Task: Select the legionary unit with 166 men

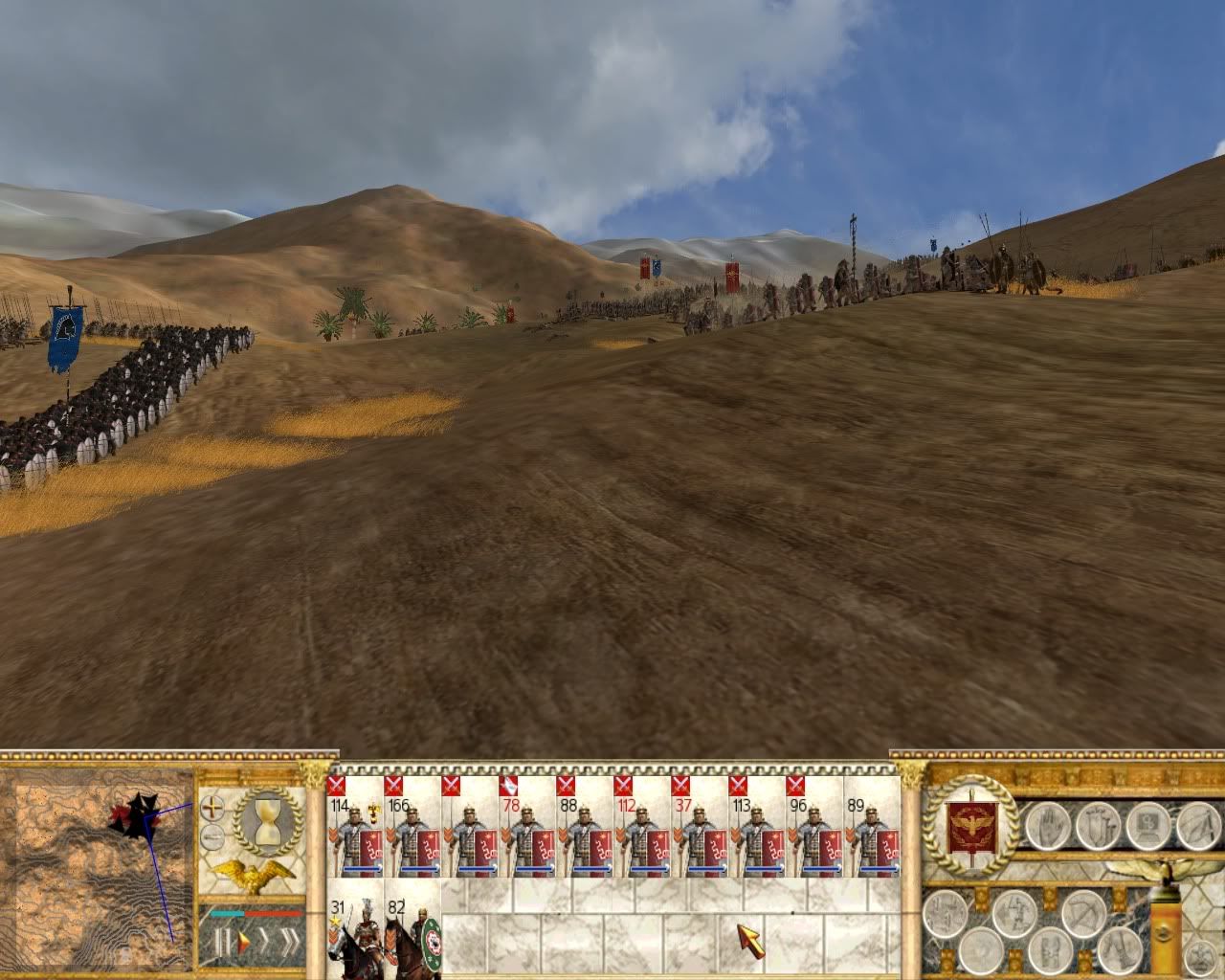Action: pos(412,835)
